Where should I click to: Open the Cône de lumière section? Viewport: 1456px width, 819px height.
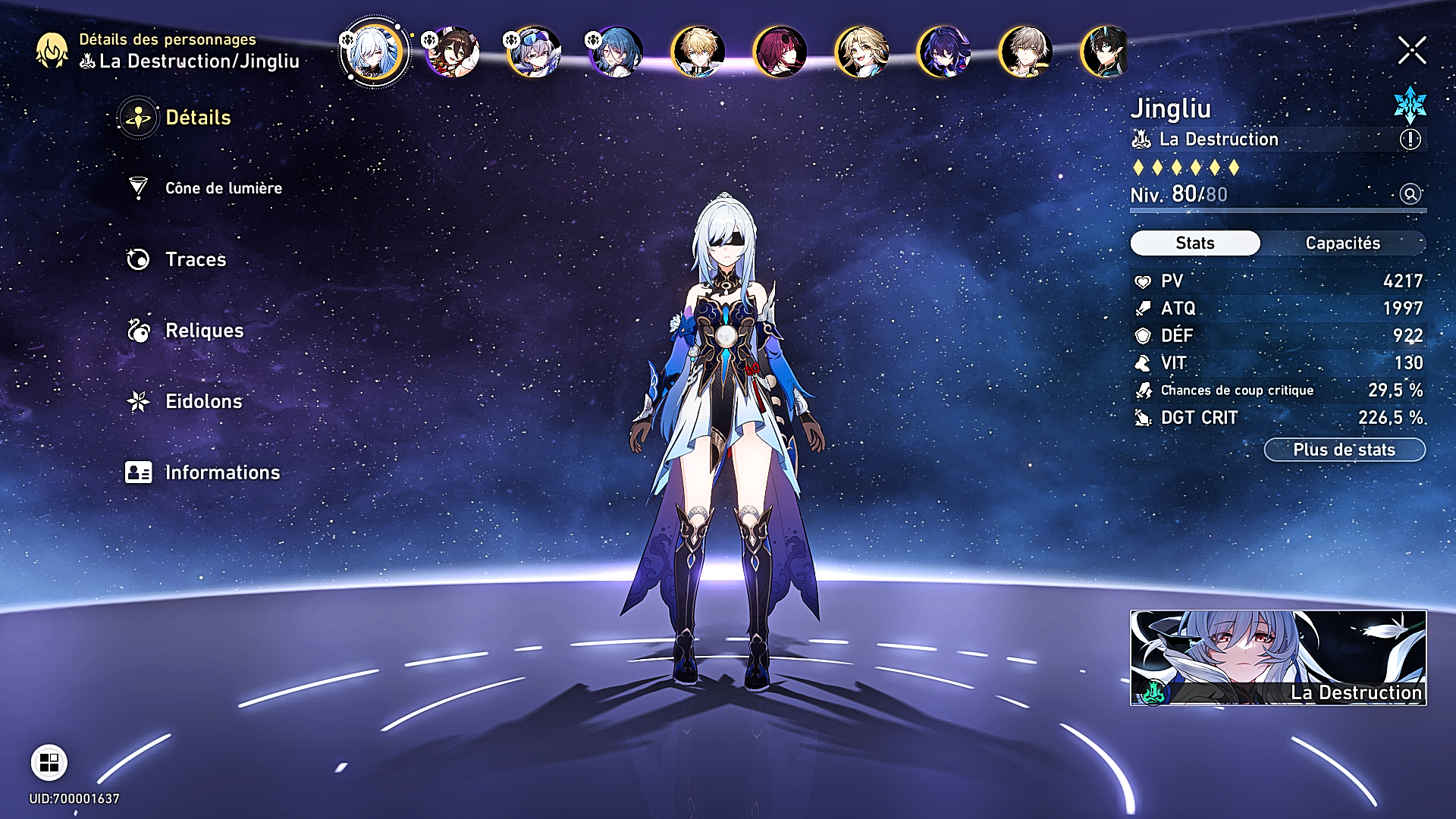[223, 188]
